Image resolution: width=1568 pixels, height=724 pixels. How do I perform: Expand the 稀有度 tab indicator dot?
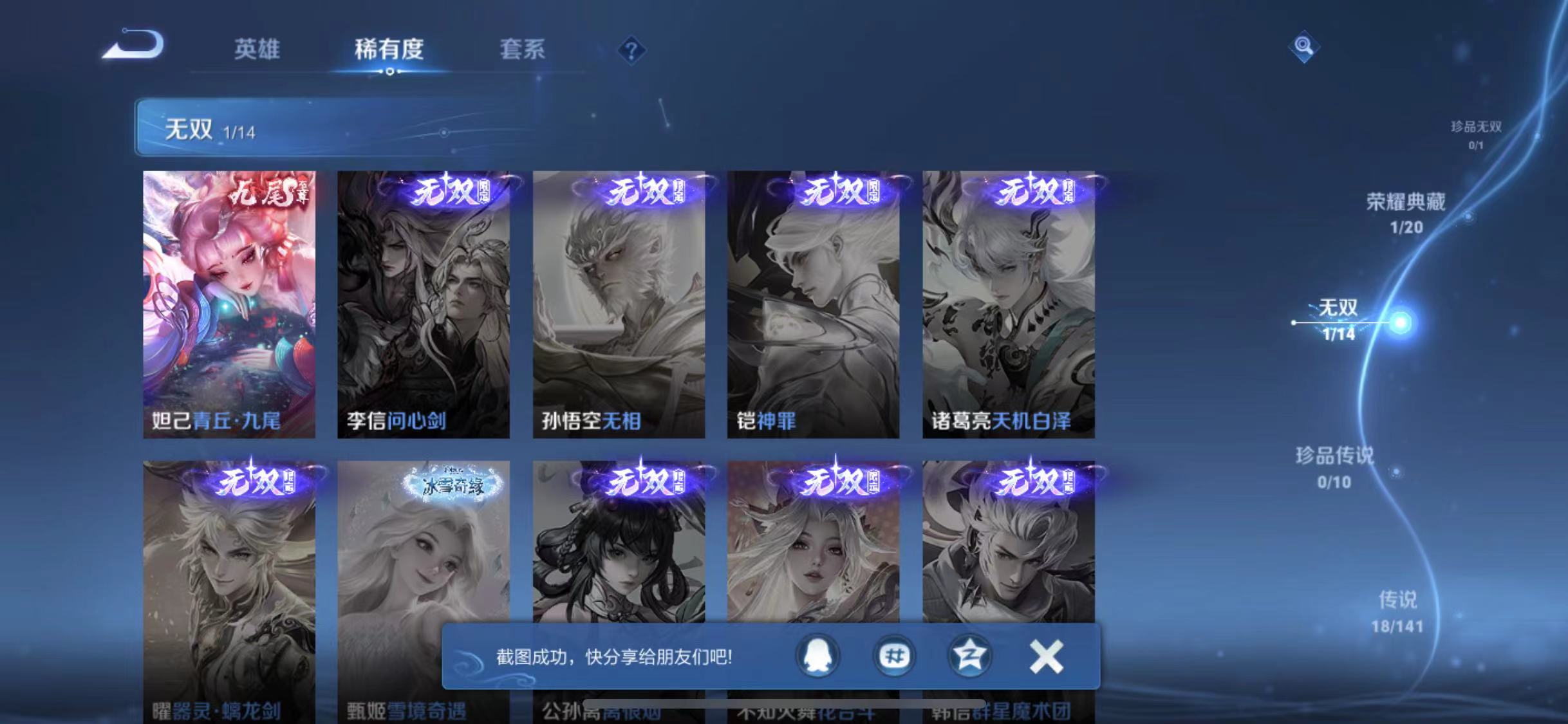click(x=389, y=73)
